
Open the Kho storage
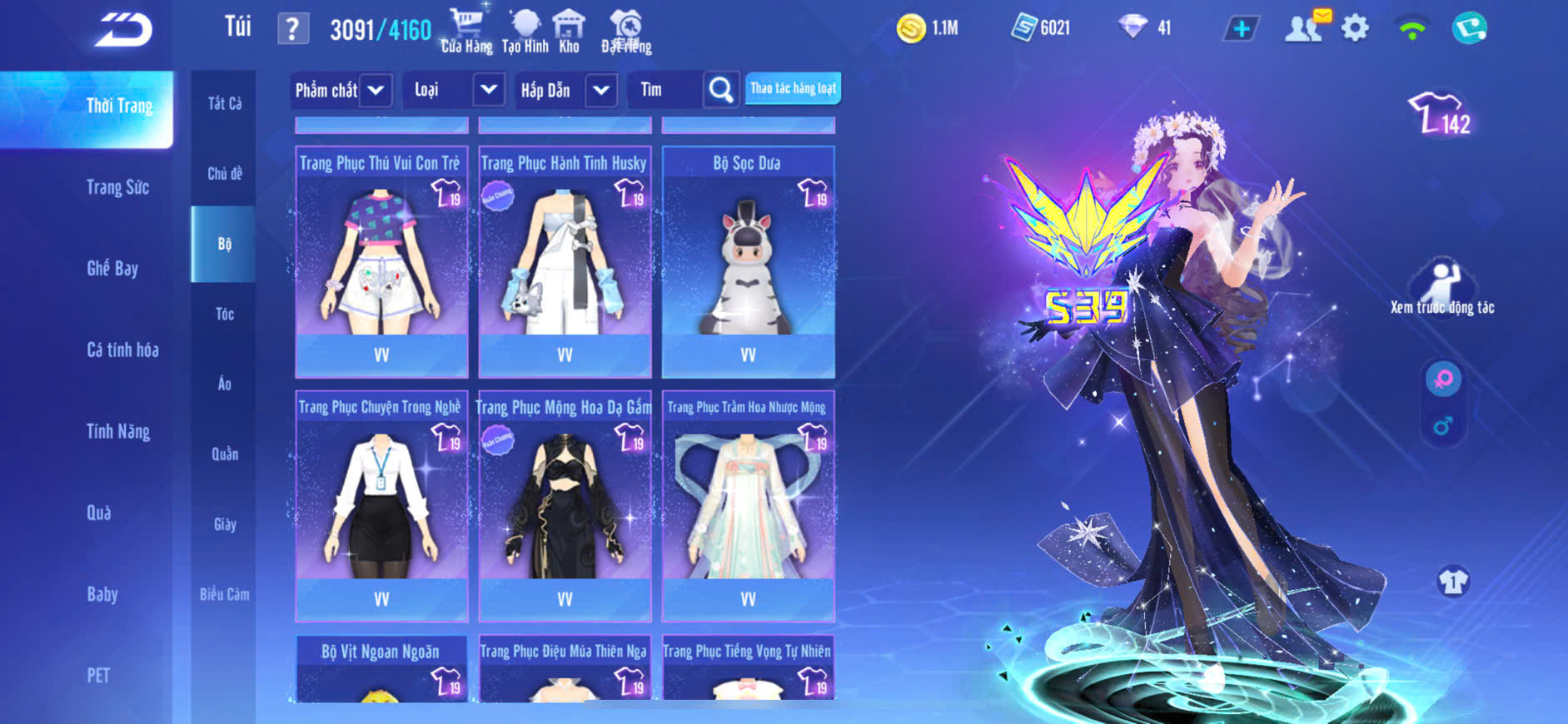(569, 31)
